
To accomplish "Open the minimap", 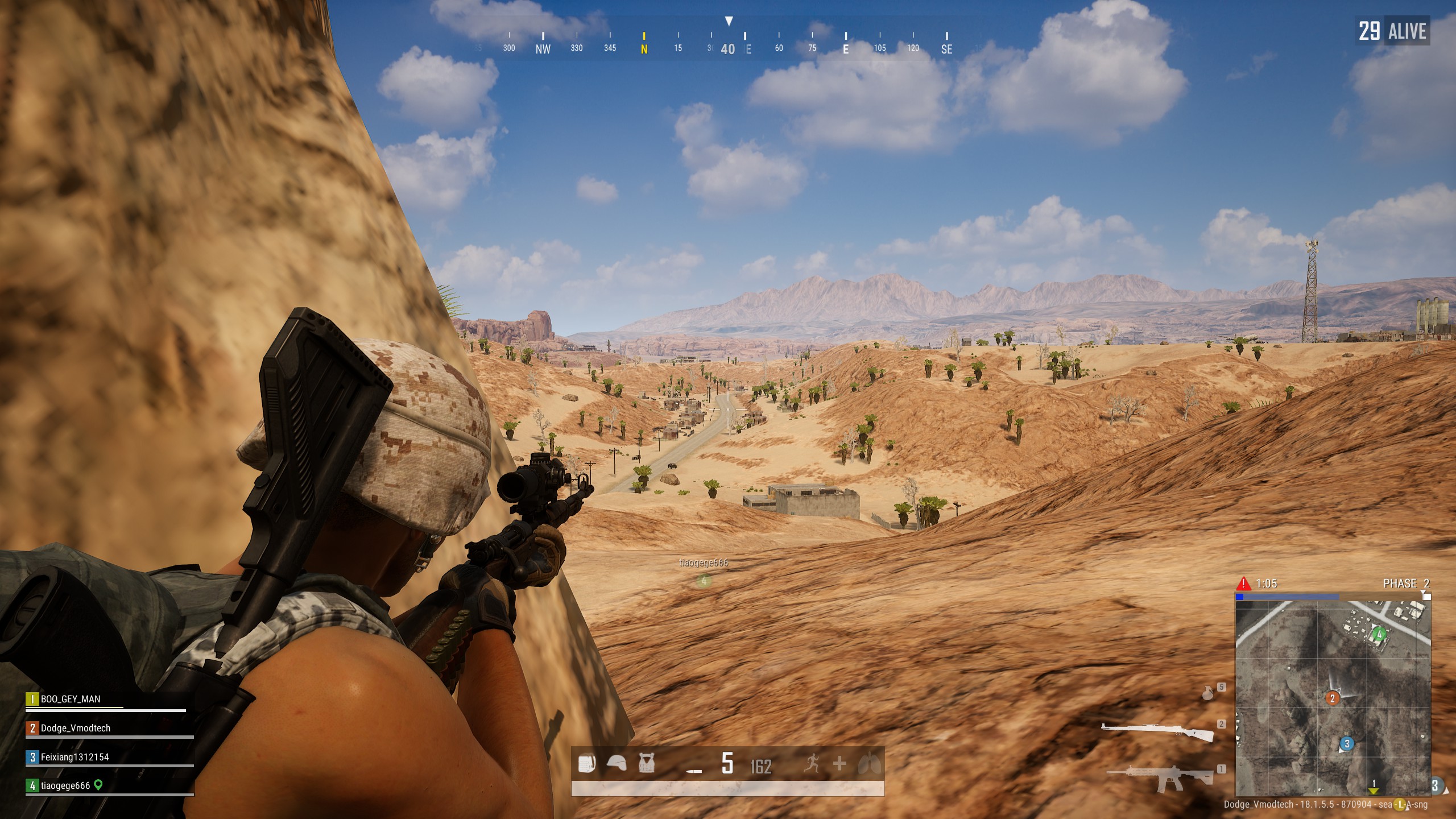I will point(1333,698).
